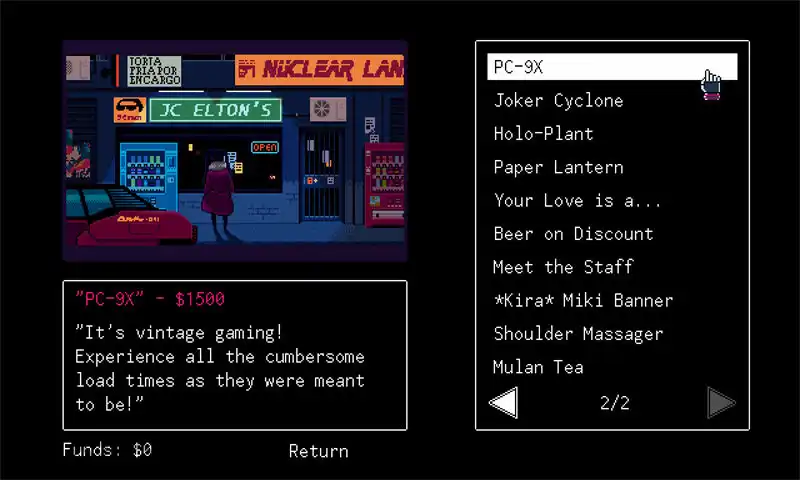Pick the Paper Lantern item
Image resolution: width=800 pixels, height=480 pixels.
coord(558,167)
